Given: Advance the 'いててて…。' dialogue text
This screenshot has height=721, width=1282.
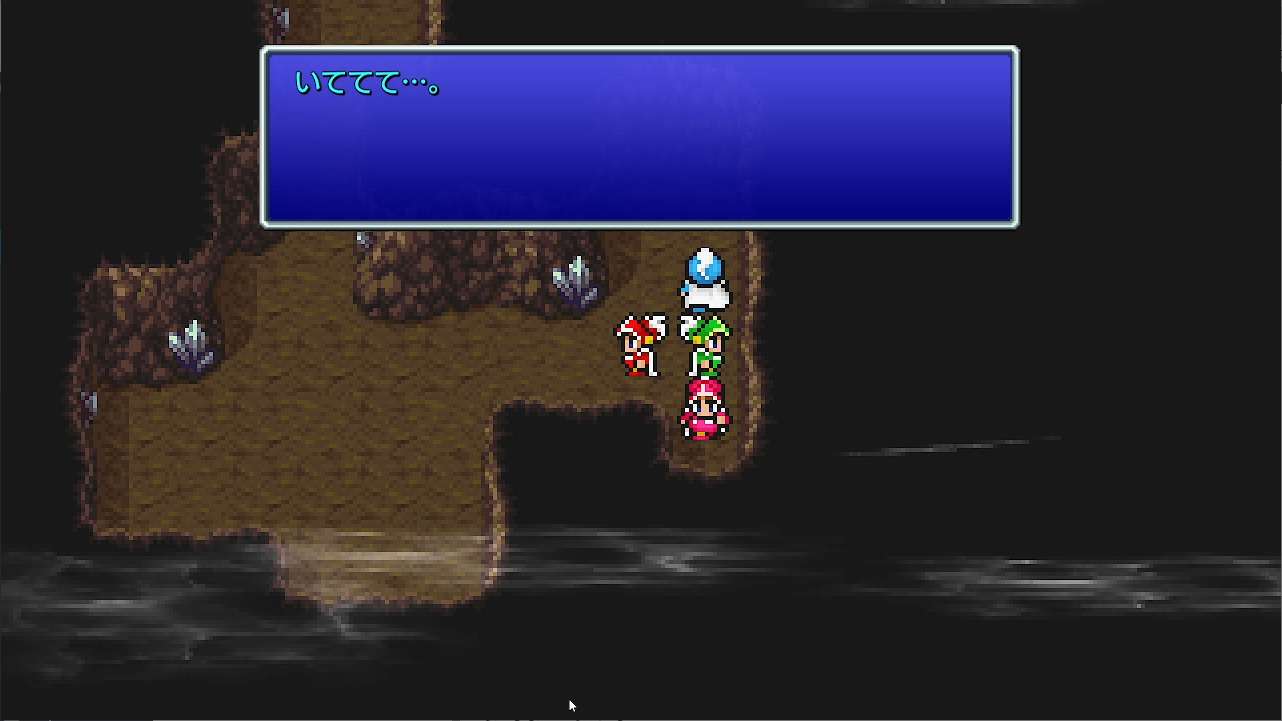Looking at the screenshot, I should [640, 135].
